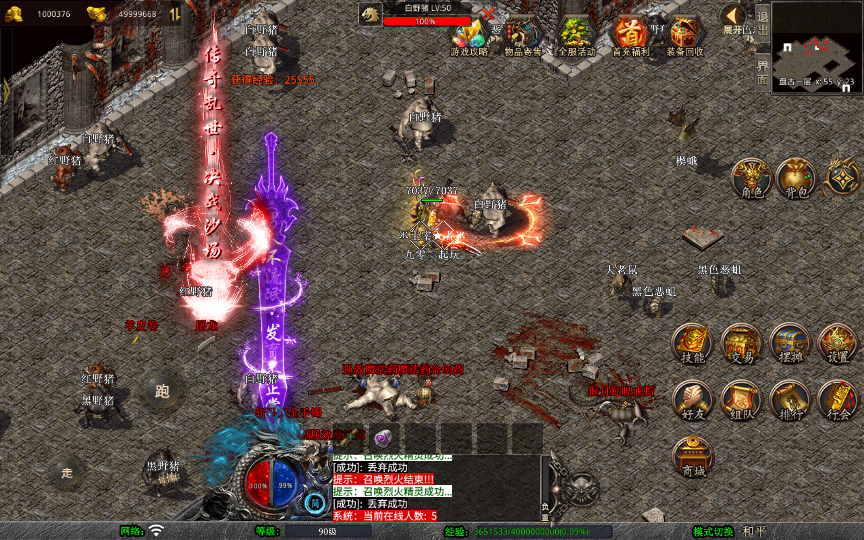Click the 退出 exit button
The height and width of the screenshot is (540, 864).
pyautogui.click(x=762, y=24)
